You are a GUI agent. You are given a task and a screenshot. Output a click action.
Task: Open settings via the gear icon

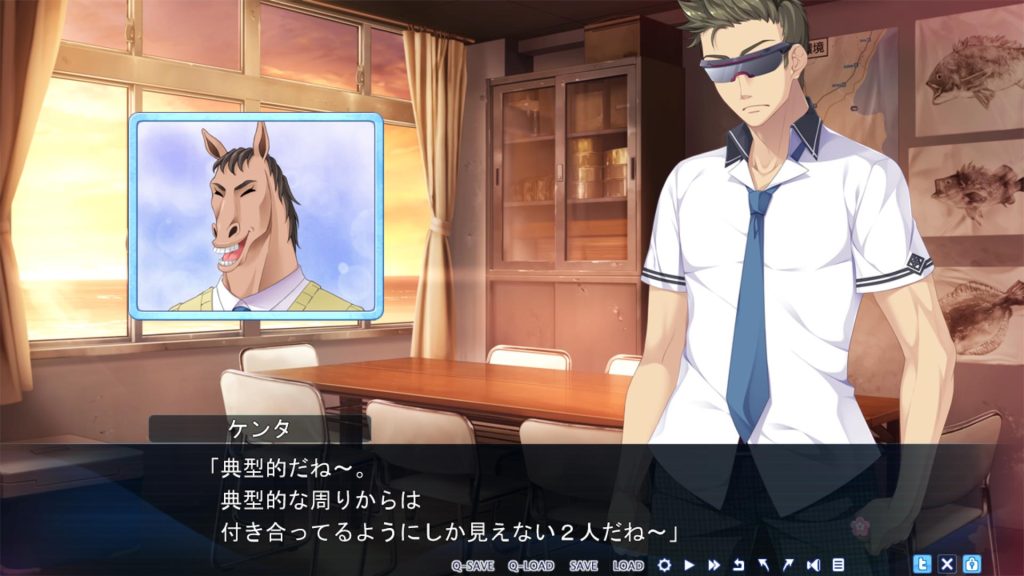click(x=664, y=565)
